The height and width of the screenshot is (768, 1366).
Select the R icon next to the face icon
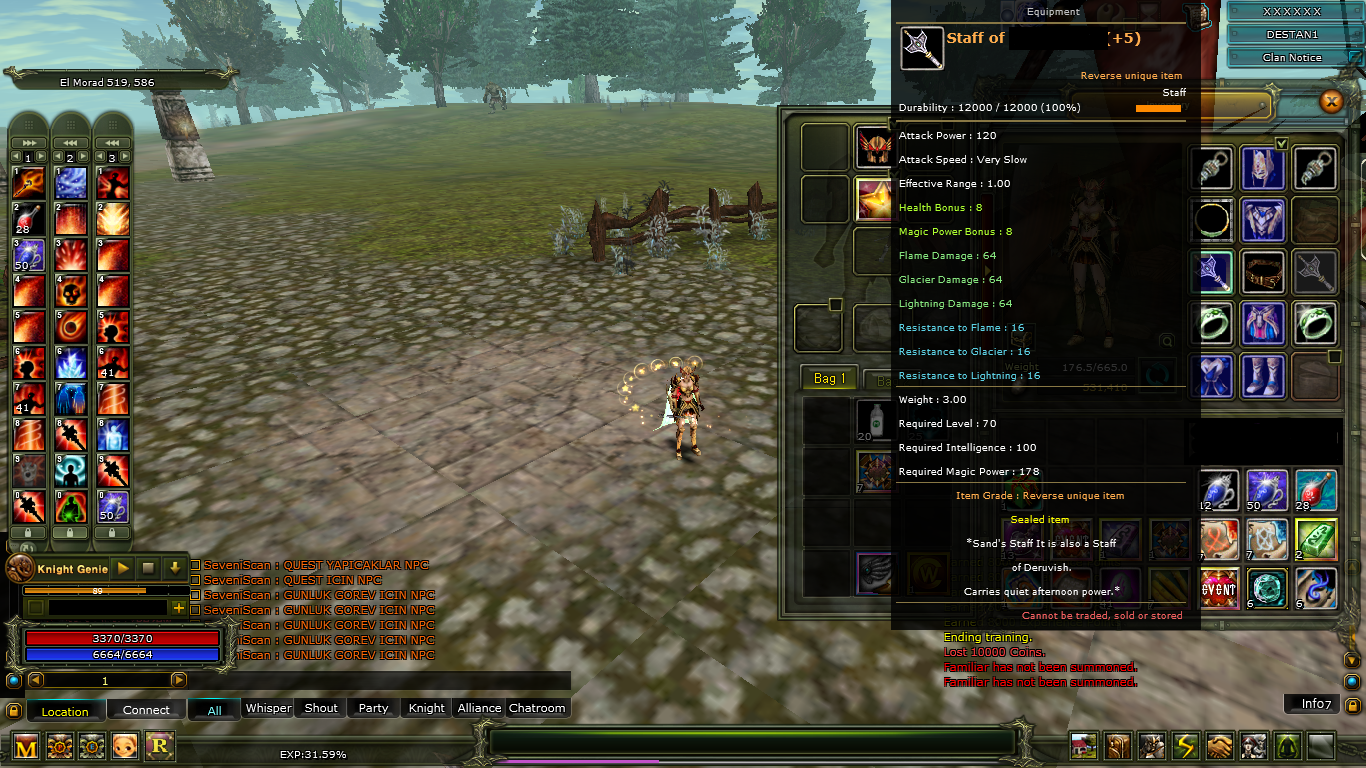tap(161, 746)
